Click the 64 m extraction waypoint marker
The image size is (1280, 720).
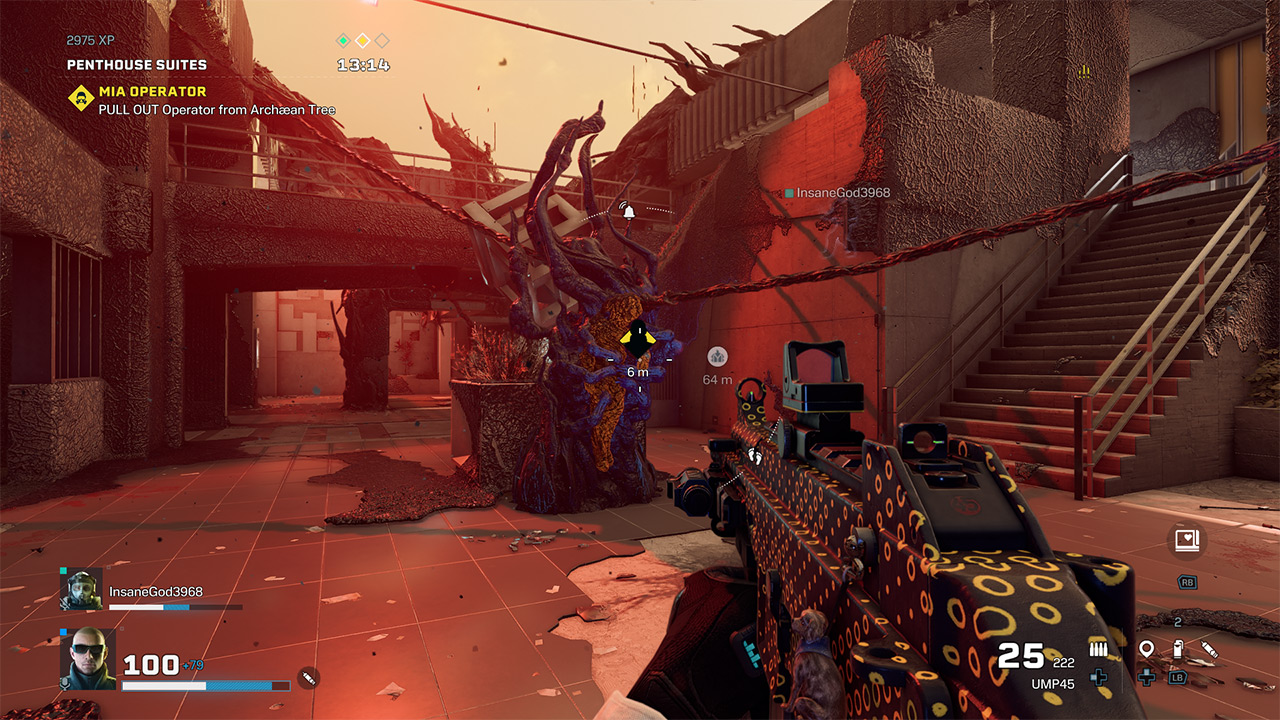point(717,357)
